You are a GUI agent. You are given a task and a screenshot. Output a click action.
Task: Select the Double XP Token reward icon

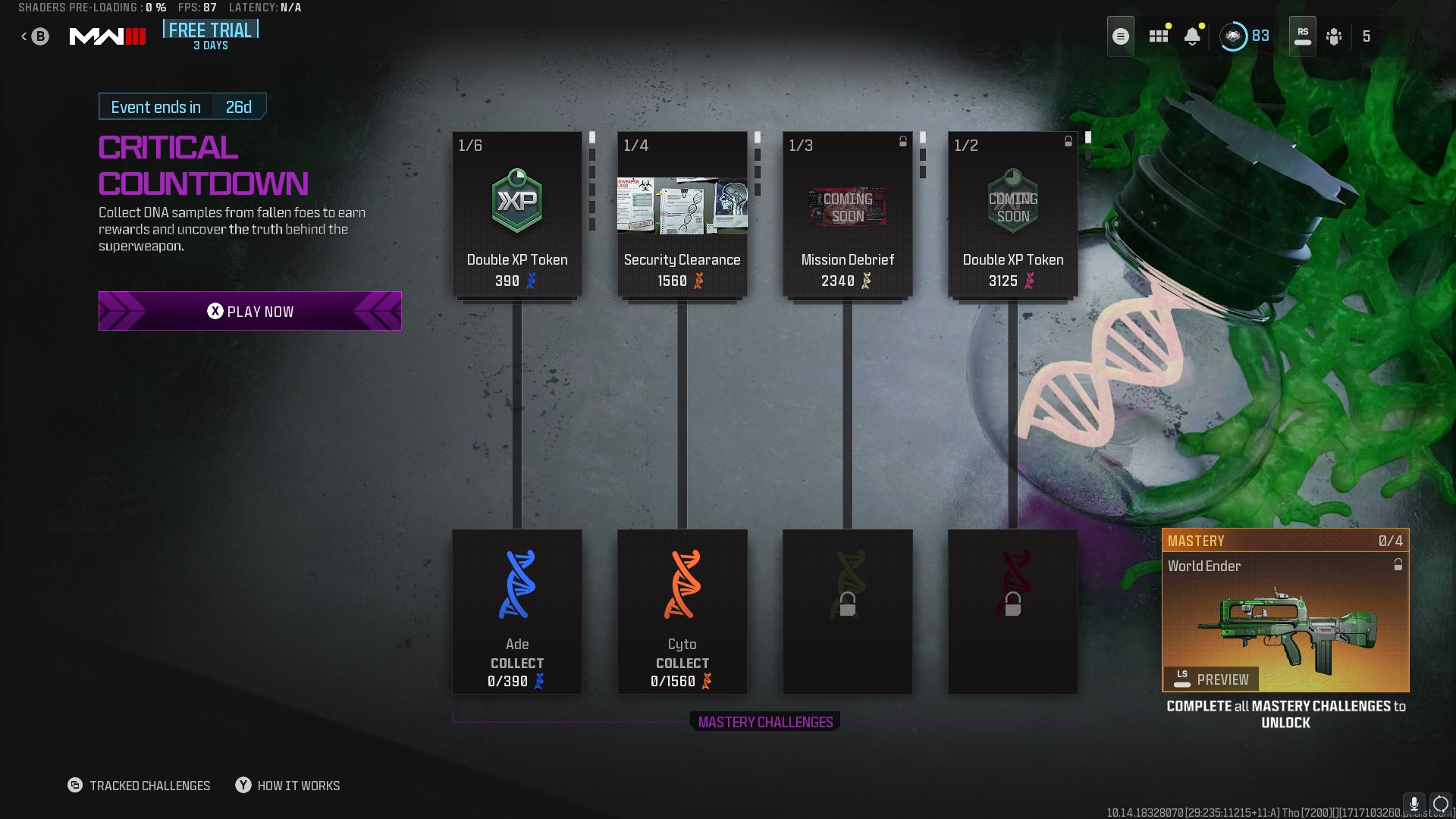(x=516, y=199)
